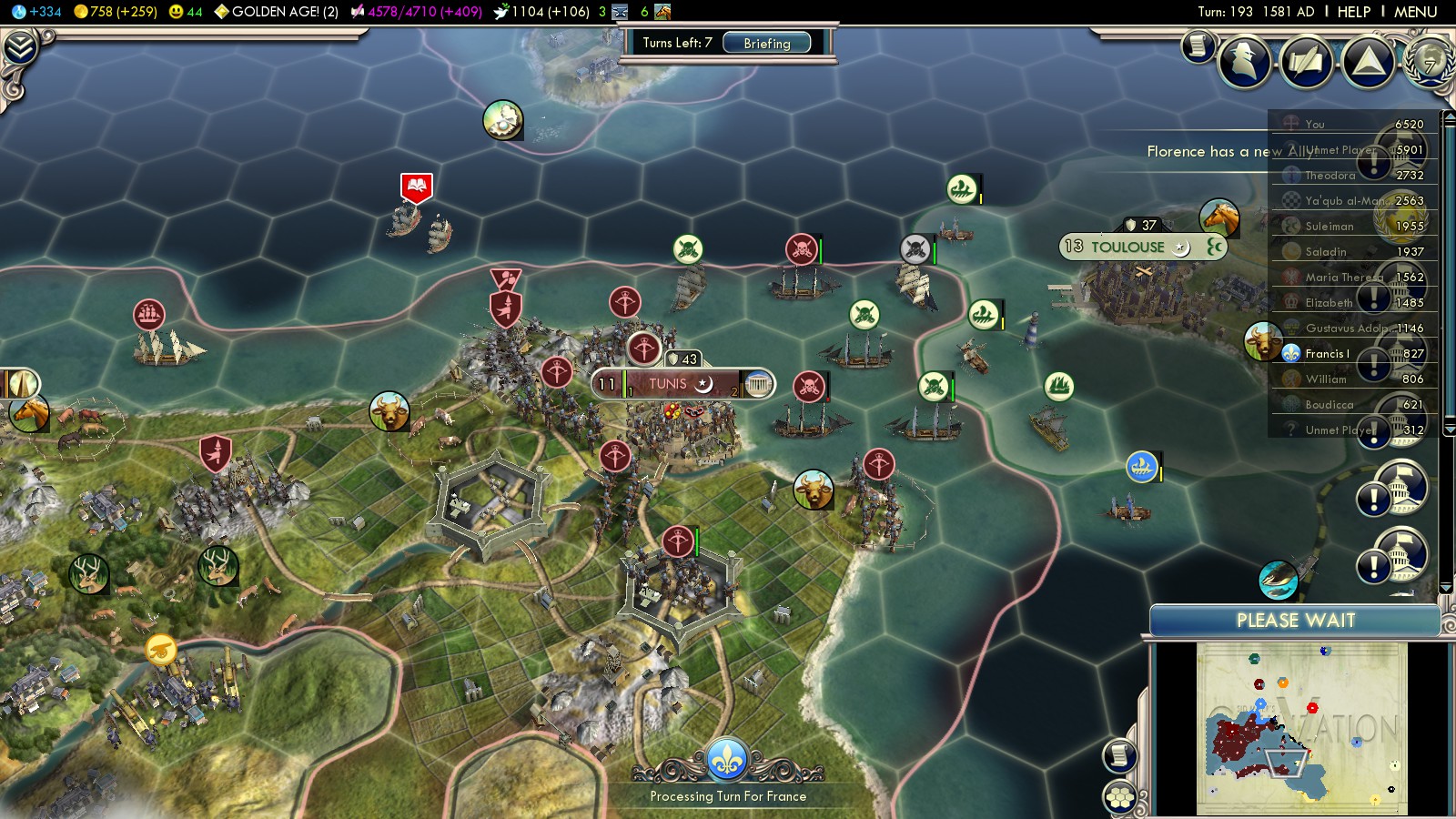Click the Please Wait end-turn button
Image resolution: width=1456 pixels, height=819 pixels.
tap(1295, 621)
